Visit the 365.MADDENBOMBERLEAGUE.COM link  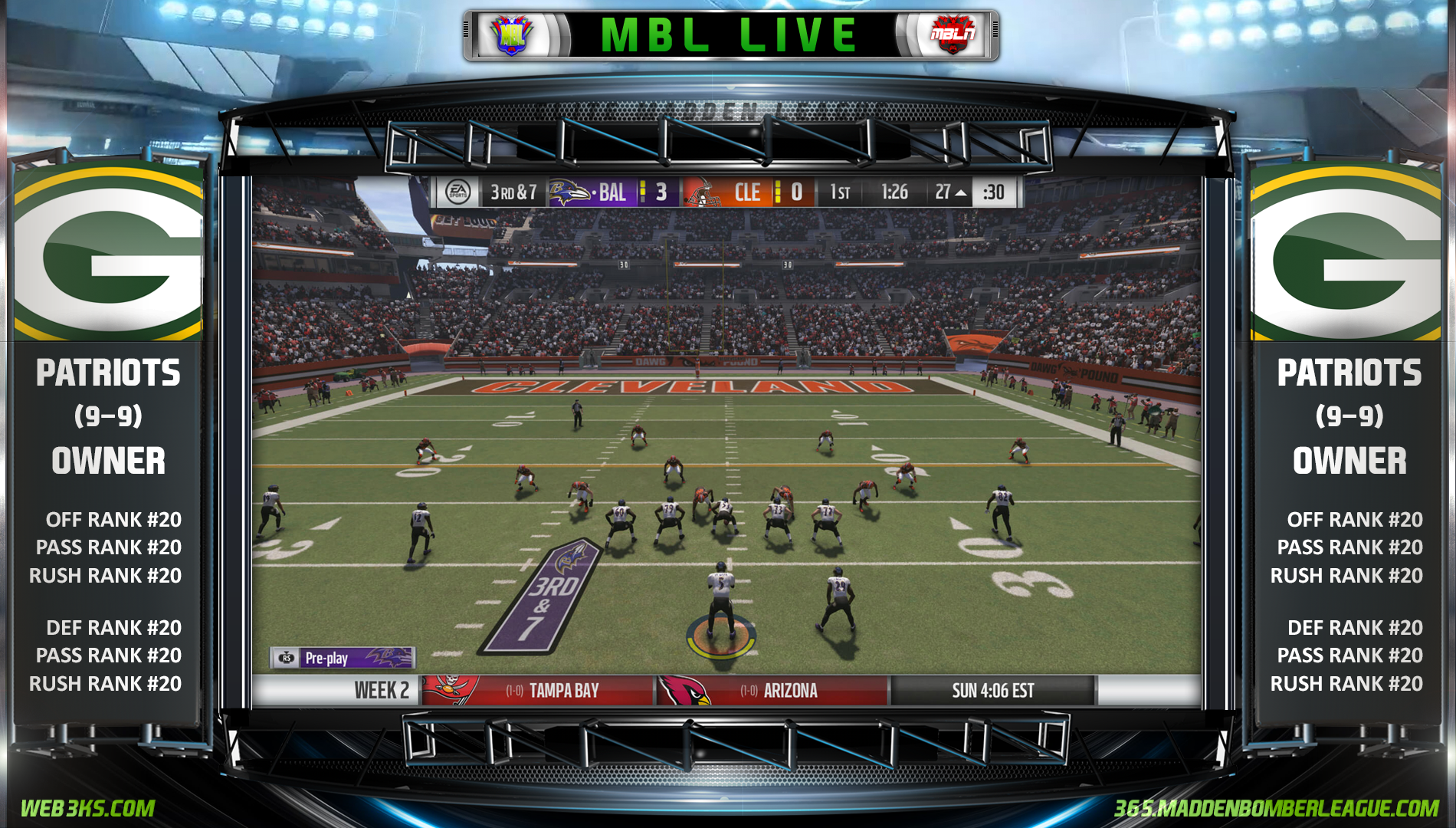1276,808
